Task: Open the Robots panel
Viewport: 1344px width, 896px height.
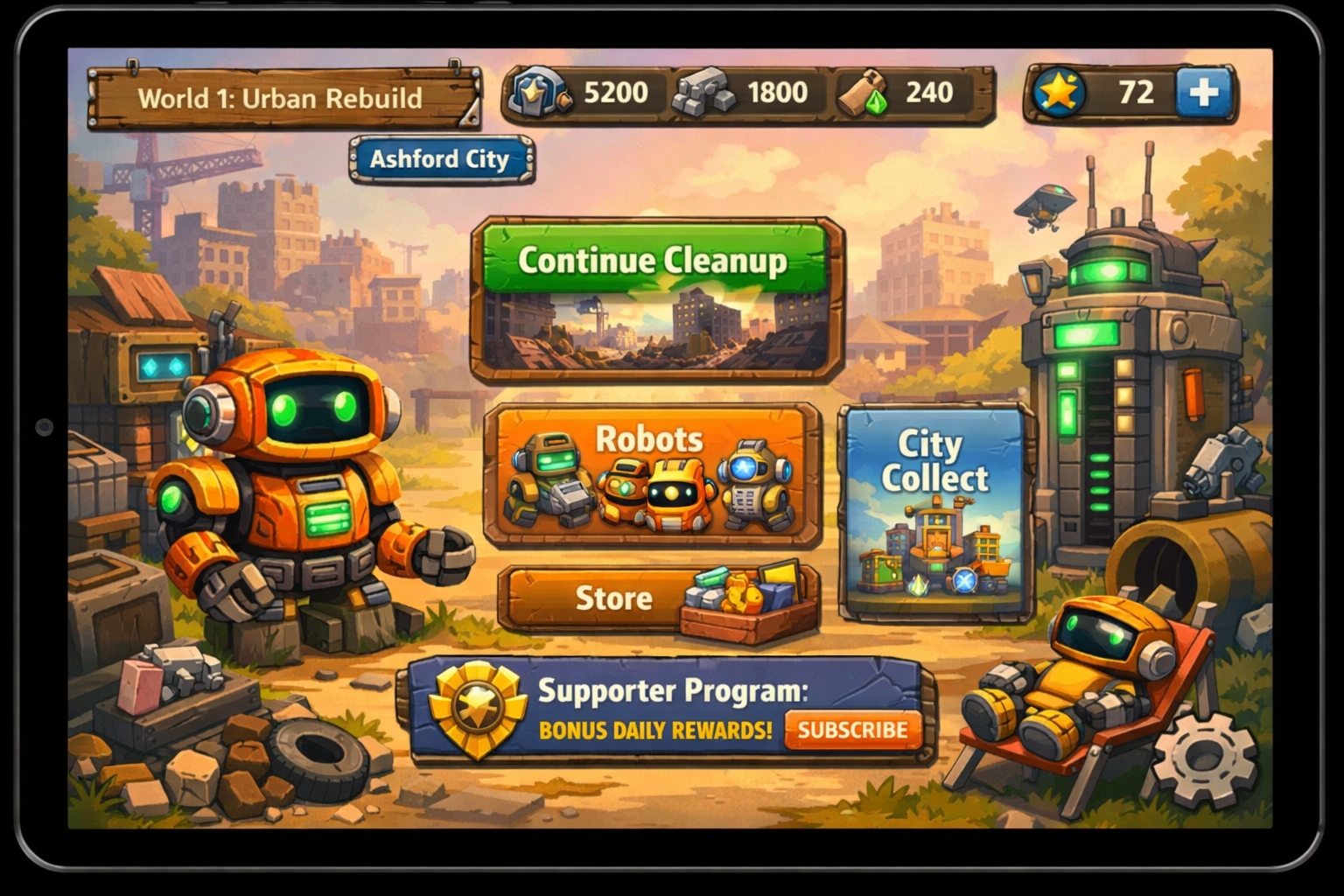Action: coord(647,440)
